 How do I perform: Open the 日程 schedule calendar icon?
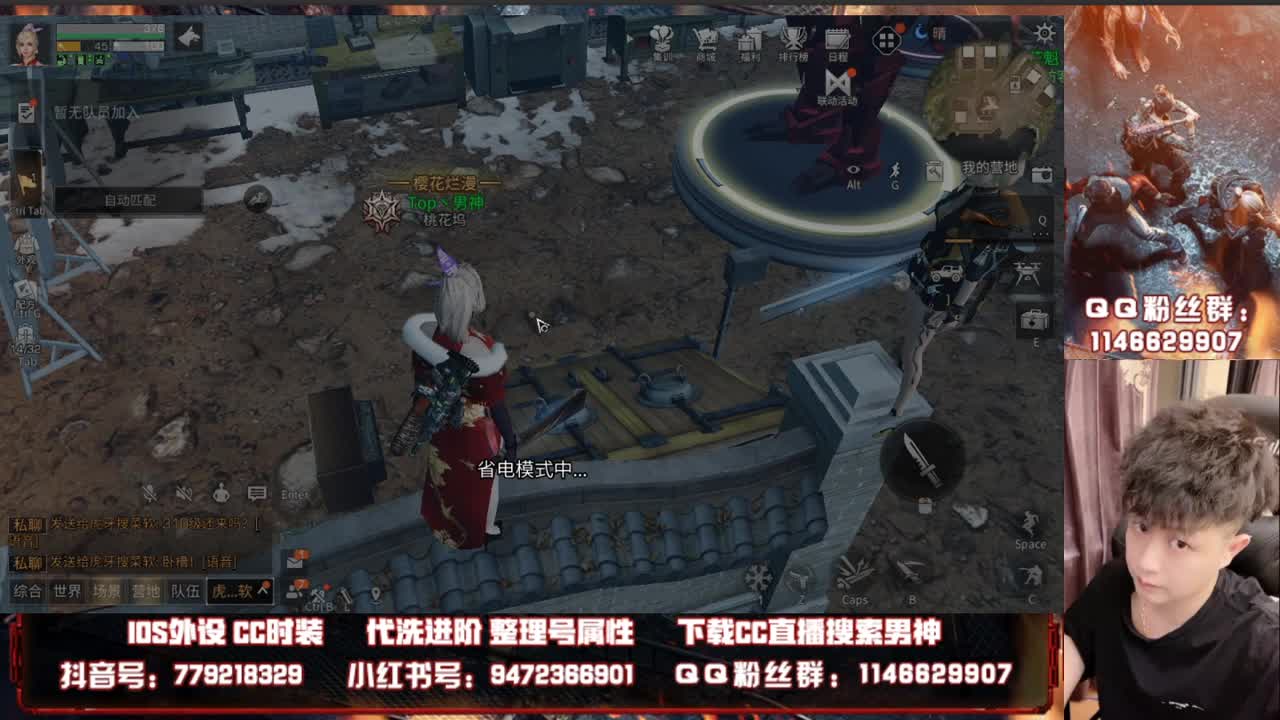(838, 38)
